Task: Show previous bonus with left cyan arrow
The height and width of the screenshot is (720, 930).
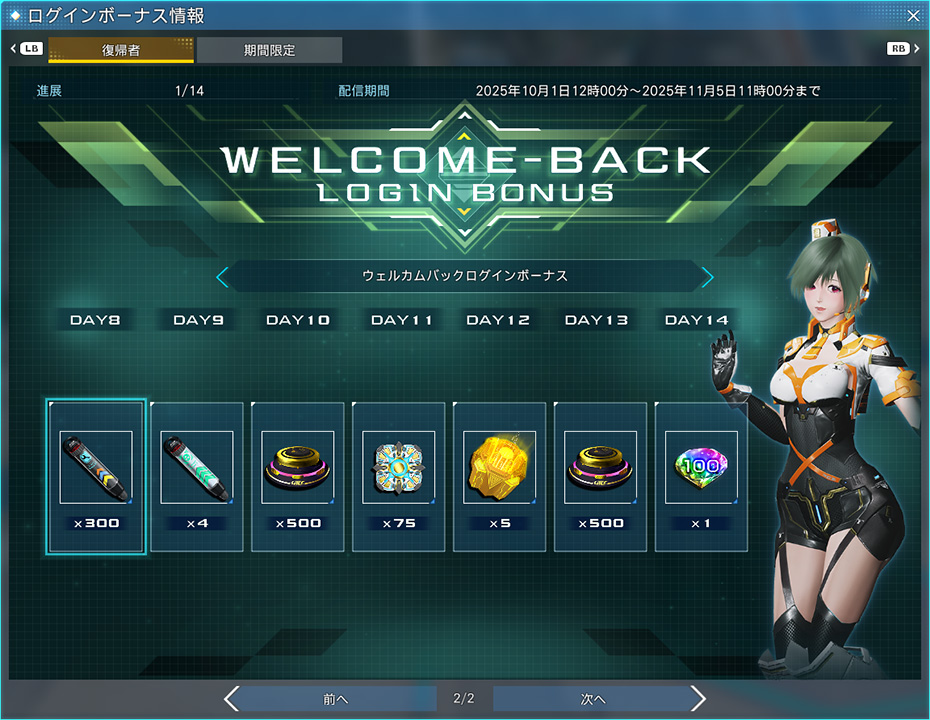Action: [223, 276]
